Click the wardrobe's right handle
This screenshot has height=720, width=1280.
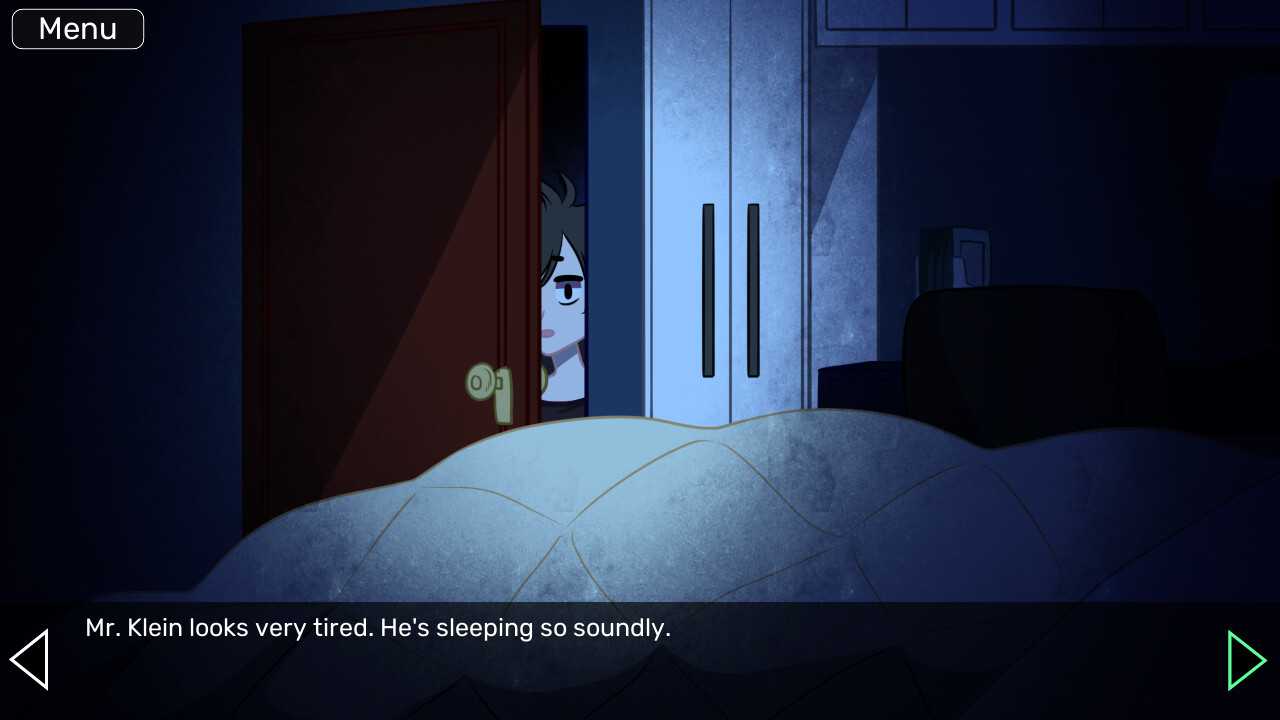pos(752,290)
